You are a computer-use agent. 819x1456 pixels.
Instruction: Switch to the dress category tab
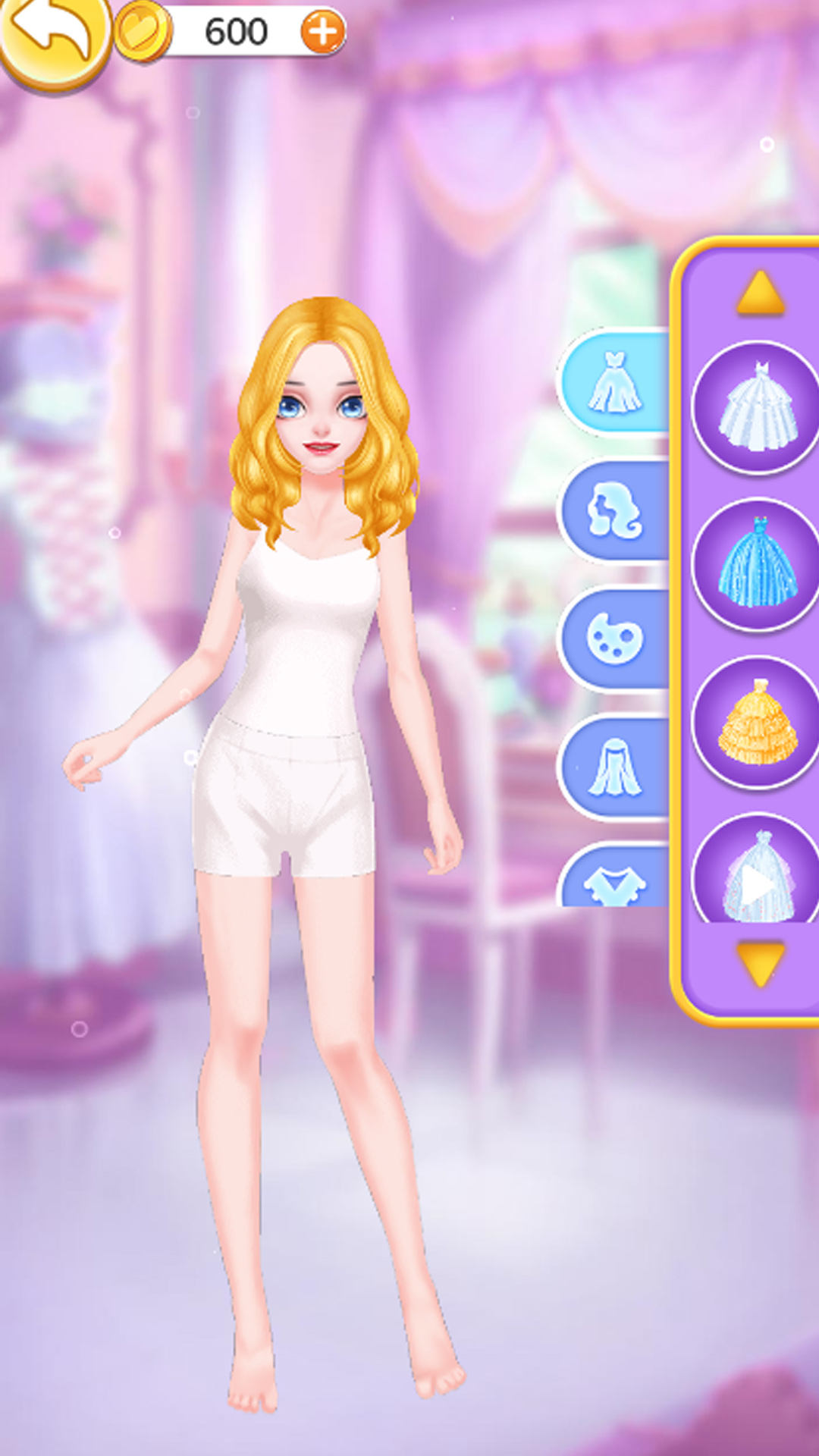click(x=615, y=381)
